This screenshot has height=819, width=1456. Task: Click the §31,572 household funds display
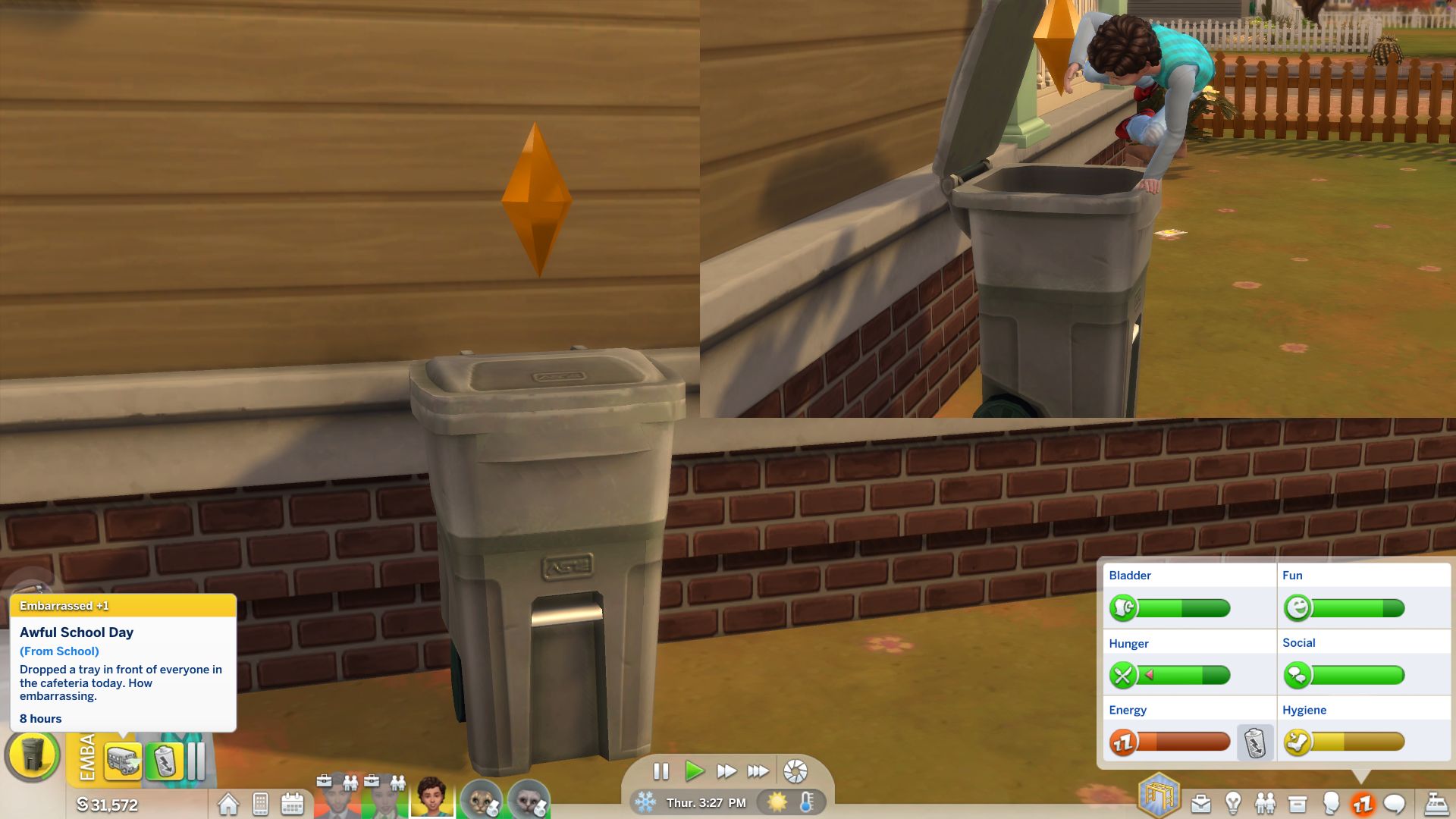(x=108, y=805)
